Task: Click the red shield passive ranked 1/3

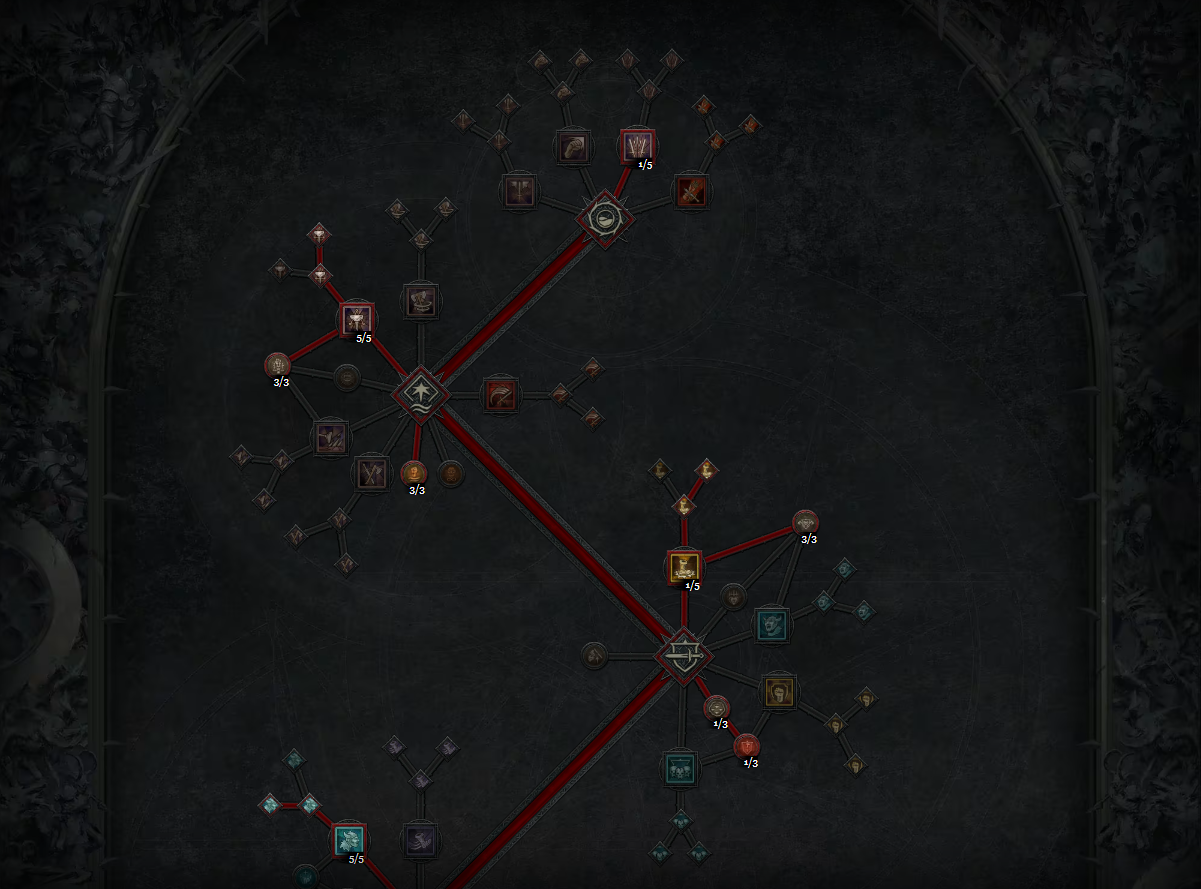Action: tap(746, 745)
